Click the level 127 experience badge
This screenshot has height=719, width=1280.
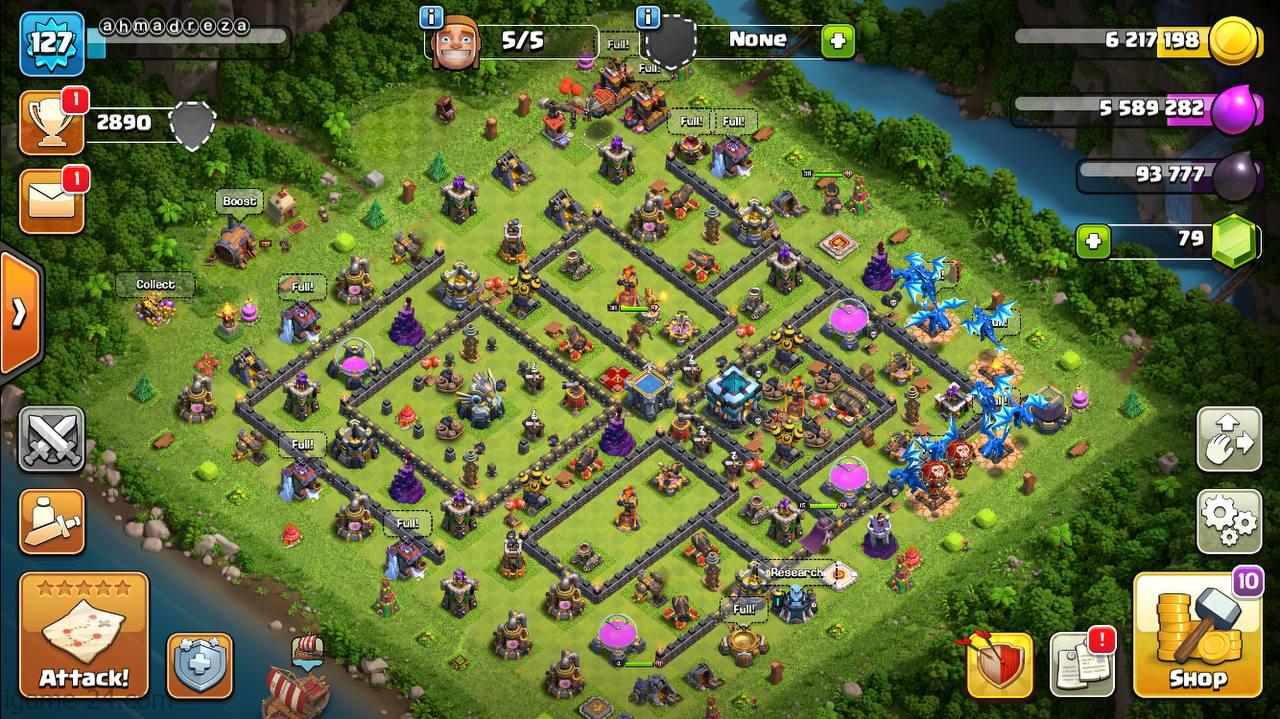coord(51,43)
